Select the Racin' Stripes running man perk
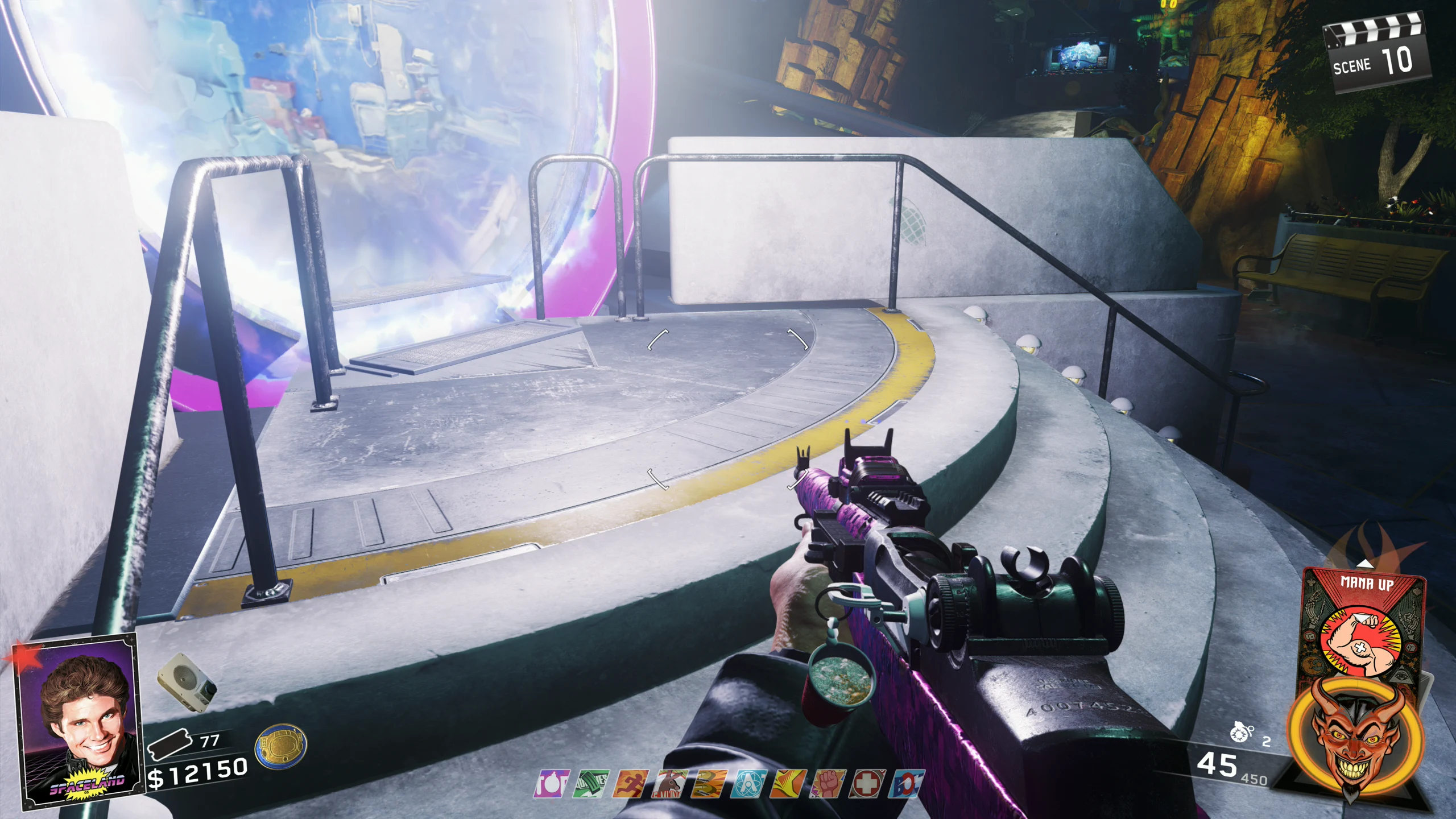Screen dimensions: 1456x819 pyautogui.click(x=630, y=784)
